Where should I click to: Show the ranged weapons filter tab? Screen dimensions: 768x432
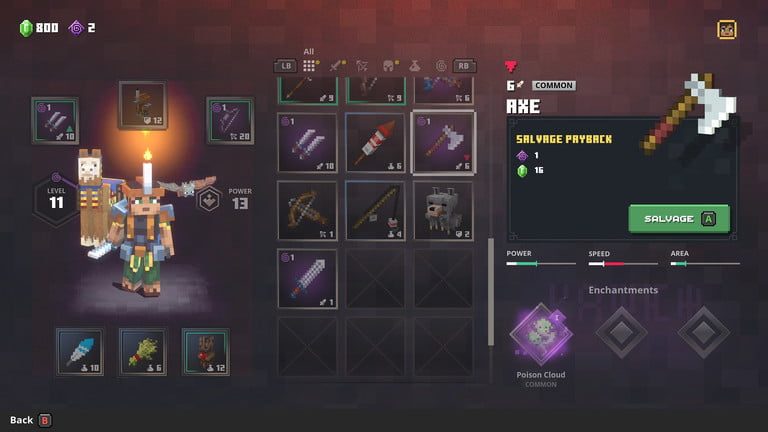[x=363, y=66]
